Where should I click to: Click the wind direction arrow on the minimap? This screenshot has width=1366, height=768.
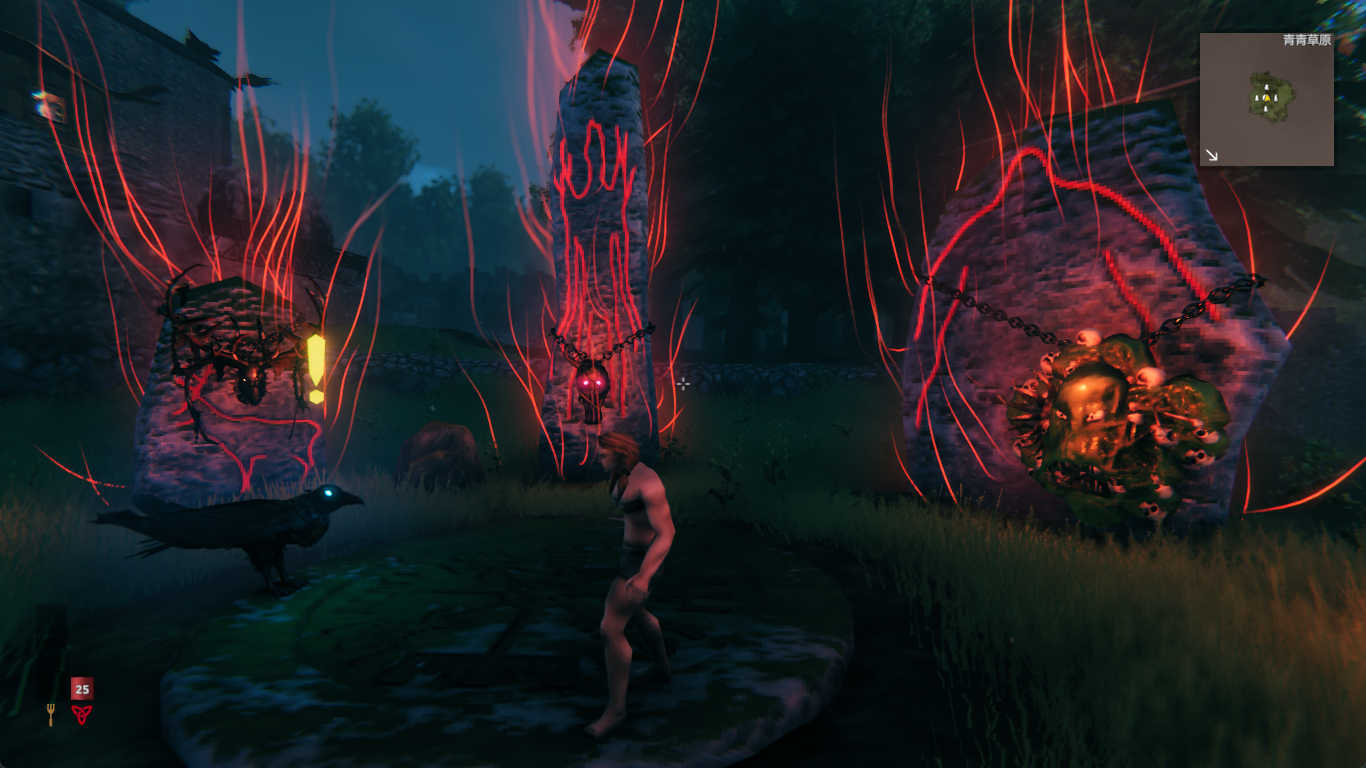click(x=1212, y=155)
